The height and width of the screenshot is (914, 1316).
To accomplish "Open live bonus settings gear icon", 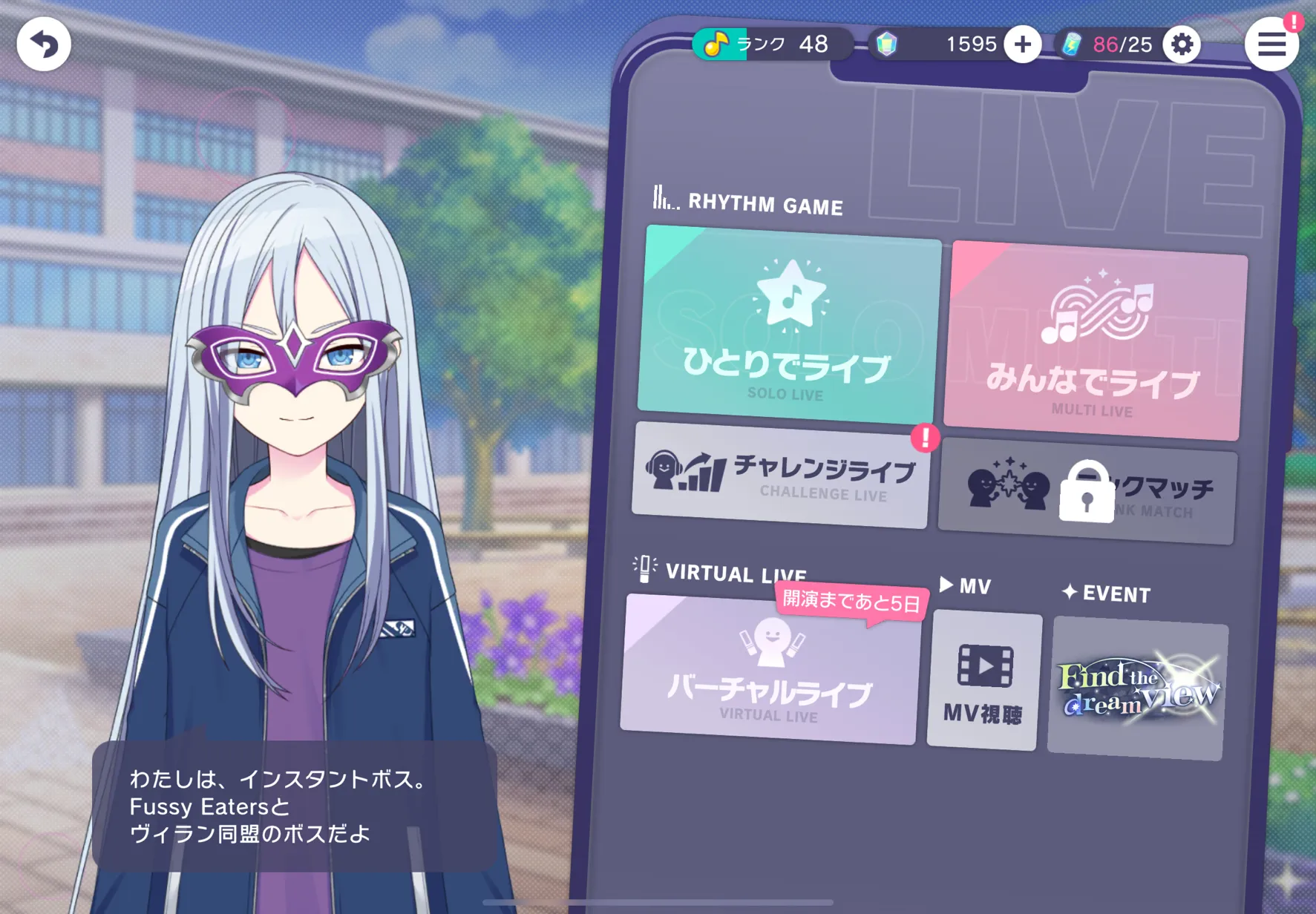I will [x=1182, y=45].
